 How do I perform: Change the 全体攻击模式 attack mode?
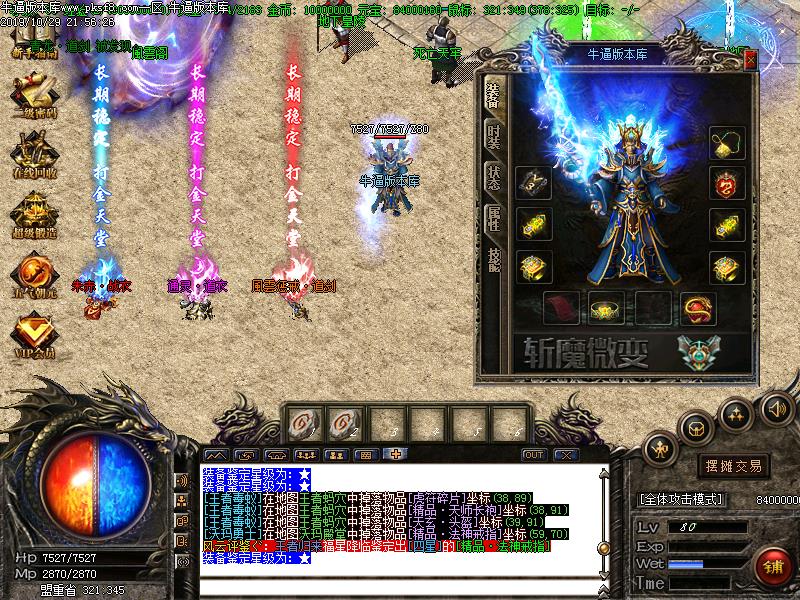coord(690,498)
